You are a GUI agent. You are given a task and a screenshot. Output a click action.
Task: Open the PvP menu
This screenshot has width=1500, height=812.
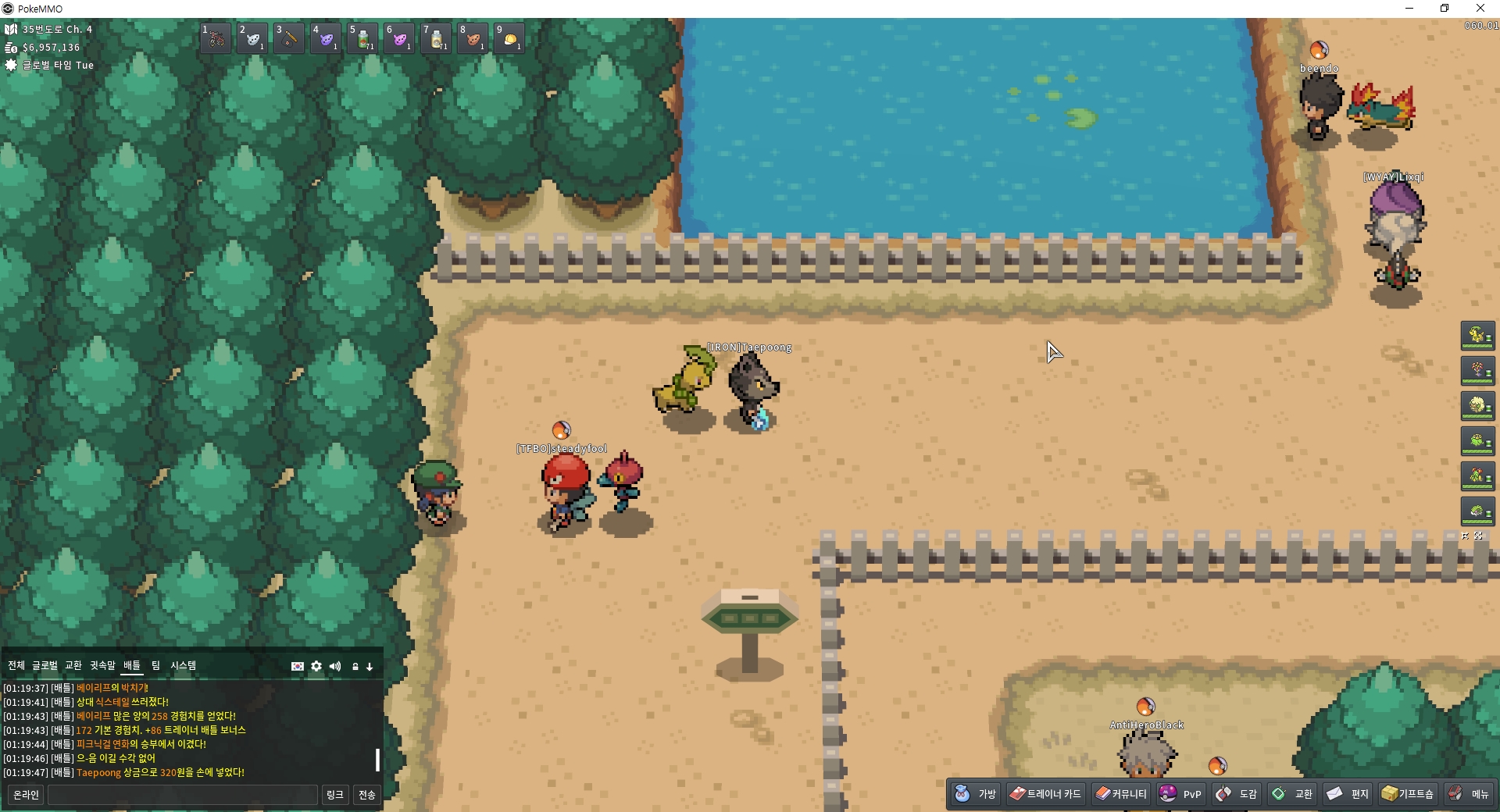[x=1181, y=794]
